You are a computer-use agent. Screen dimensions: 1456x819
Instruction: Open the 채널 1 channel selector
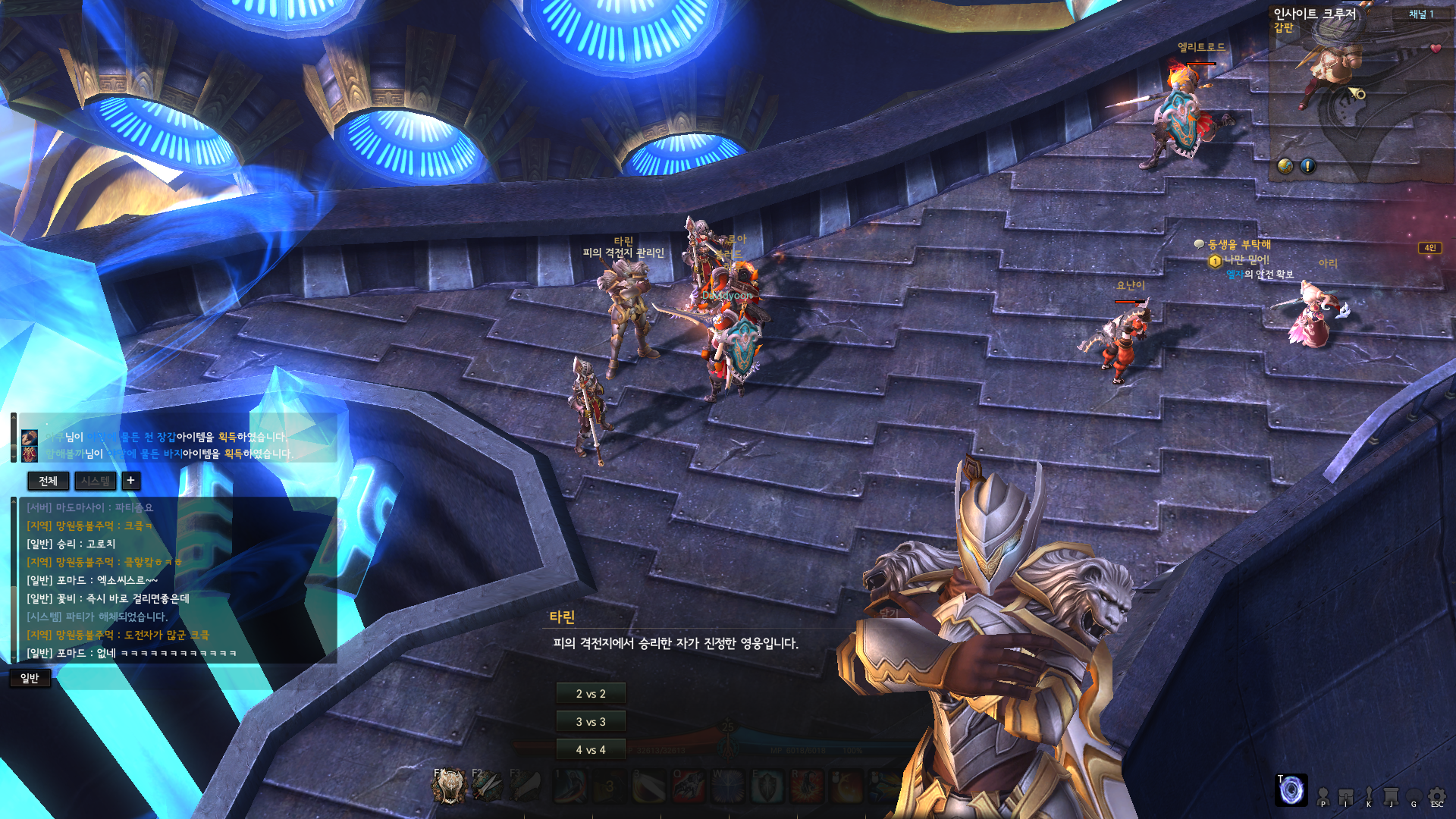click(x=1421, y=14)
